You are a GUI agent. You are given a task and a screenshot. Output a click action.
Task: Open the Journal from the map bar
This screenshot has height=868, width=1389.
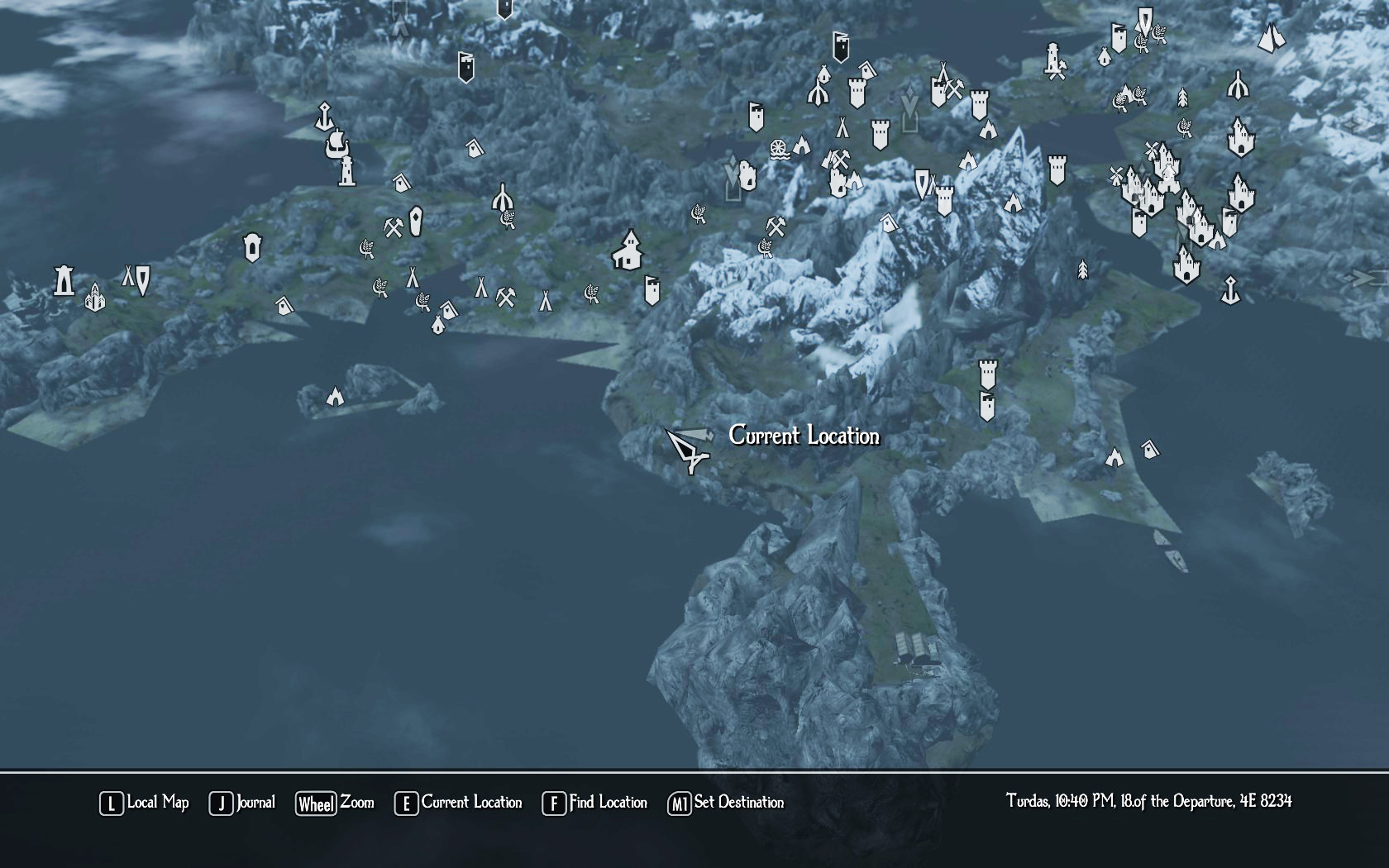point(242,803)
